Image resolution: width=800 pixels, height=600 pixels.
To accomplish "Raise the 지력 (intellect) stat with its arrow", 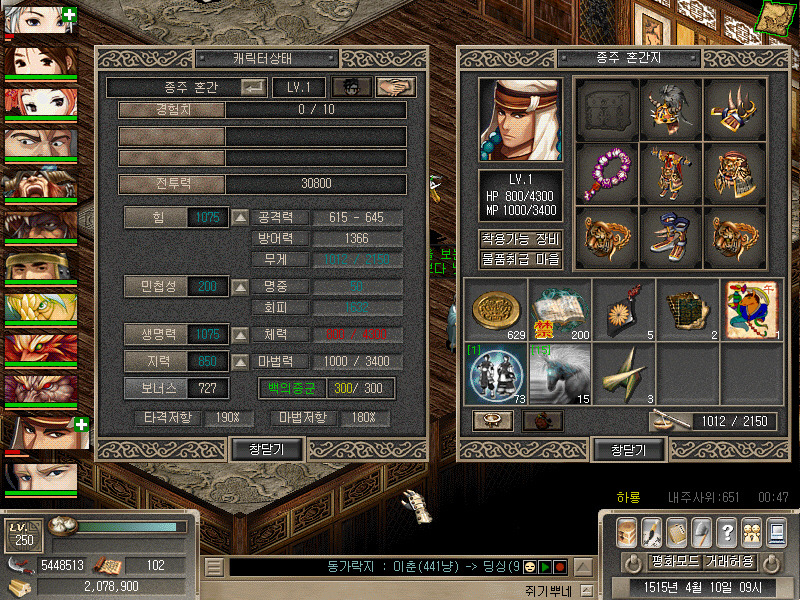I will (240, 361).
